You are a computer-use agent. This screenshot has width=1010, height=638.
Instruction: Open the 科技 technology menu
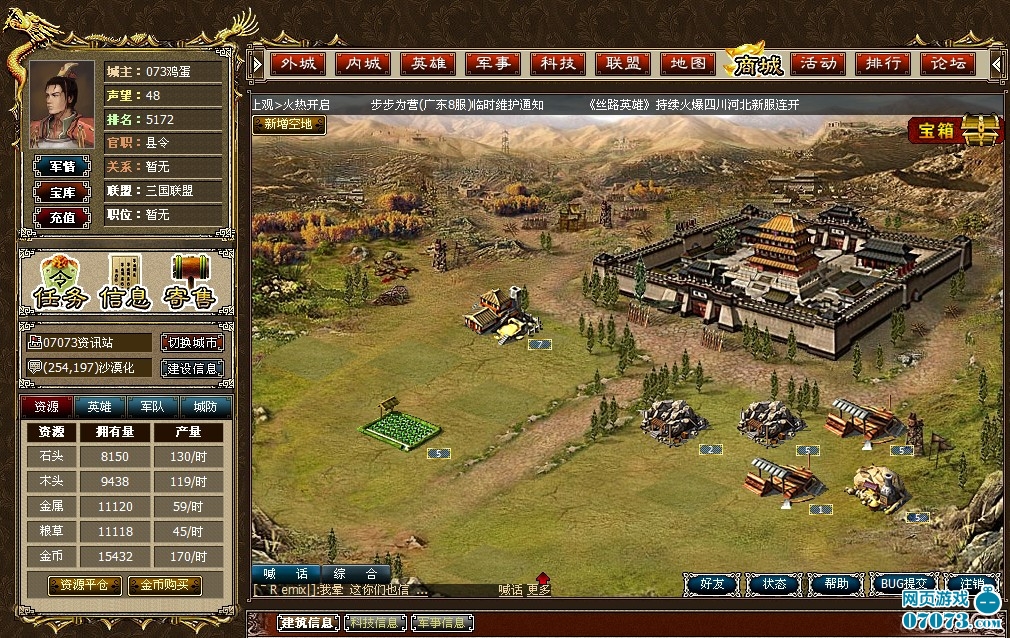click(558, 63)
